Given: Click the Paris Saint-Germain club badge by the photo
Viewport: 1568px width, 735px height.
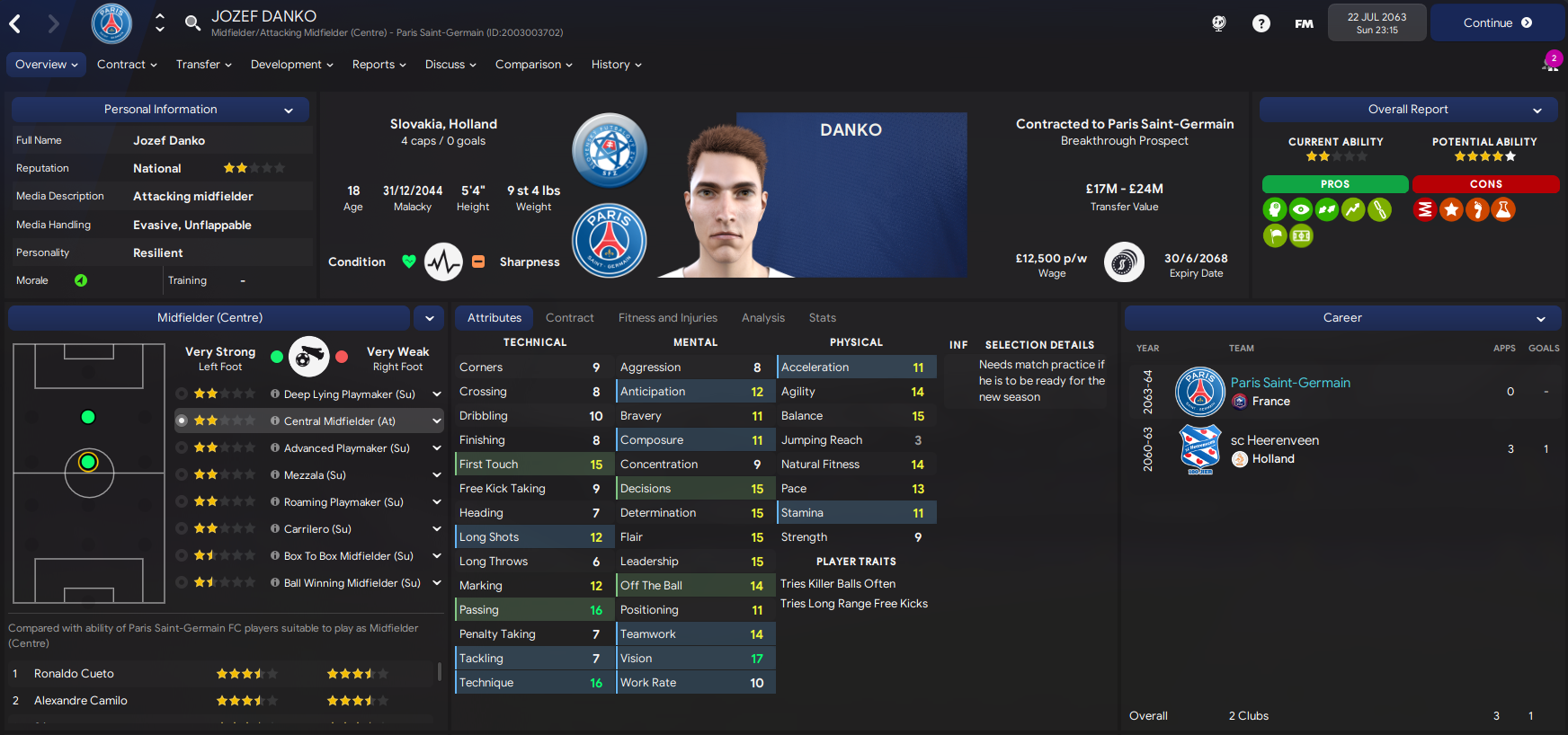Looking at the screenshot, I should pos(609,240).
